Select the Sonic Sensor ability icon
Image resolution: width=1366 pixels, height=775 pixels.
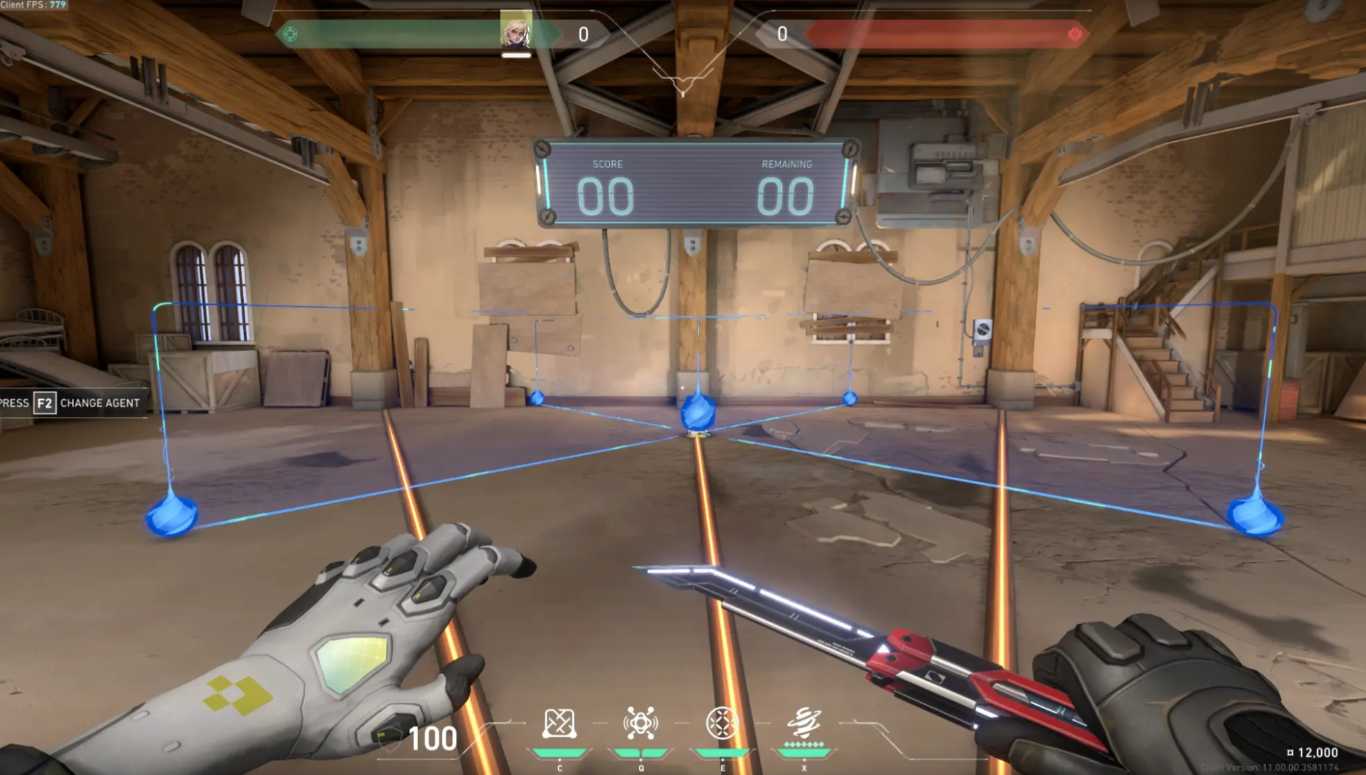(x=640, y=723)
